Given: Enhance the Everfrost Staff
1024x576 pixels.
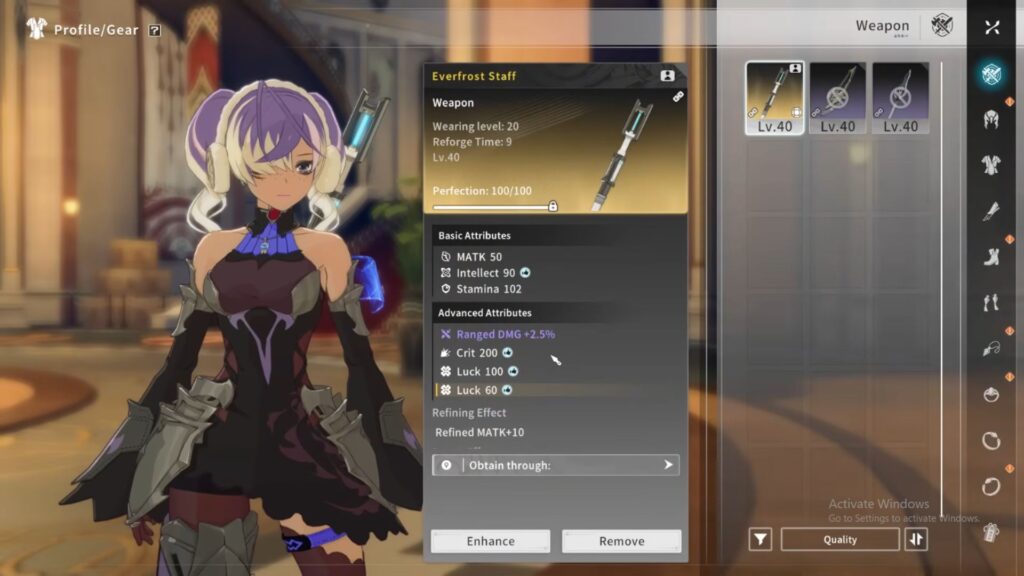Looking at the screenshot, I should point(490,541).
